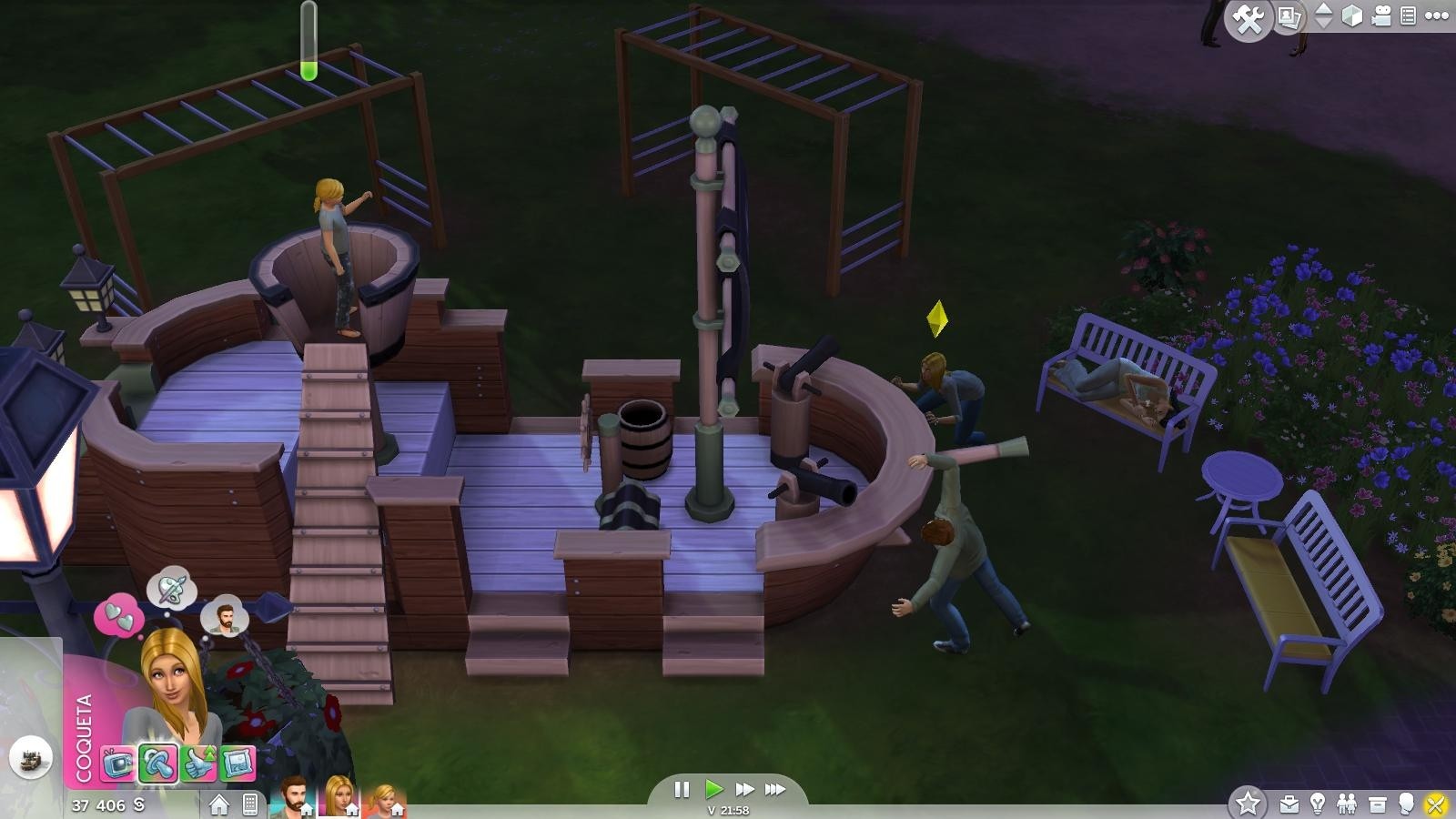Screen dimensions: 1456x819
Task: Open the Career briefcase panel
Action: [x=1289, y=804]
